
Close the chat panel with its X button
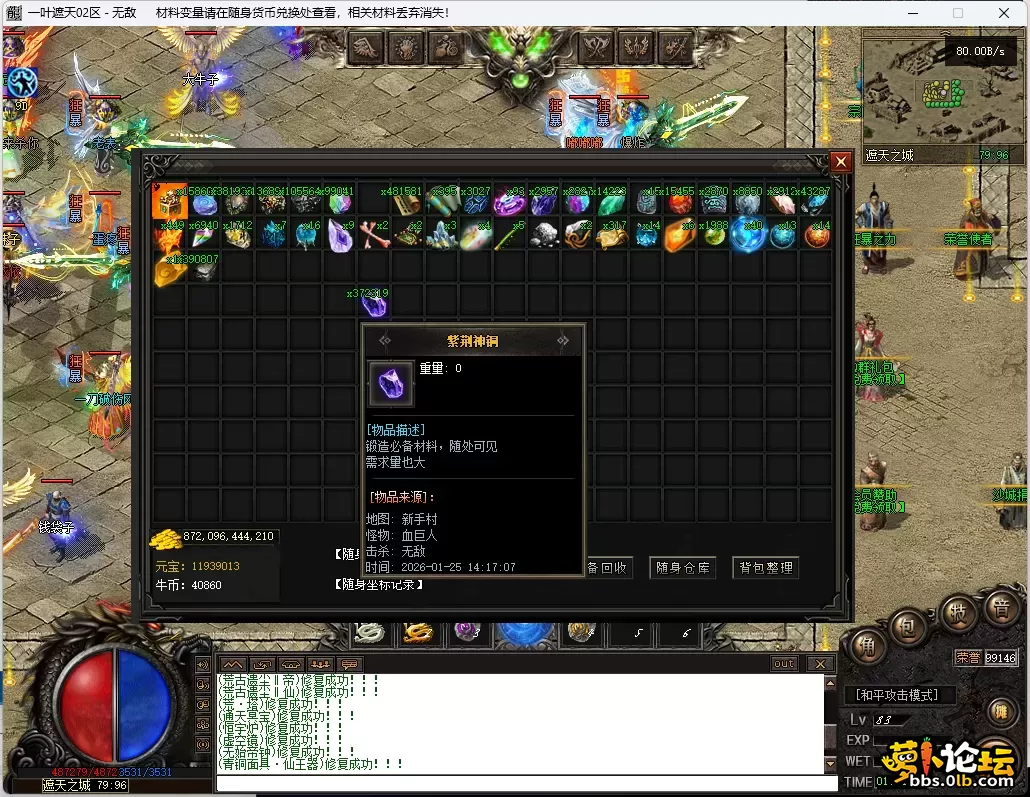(x=820, y=664)
